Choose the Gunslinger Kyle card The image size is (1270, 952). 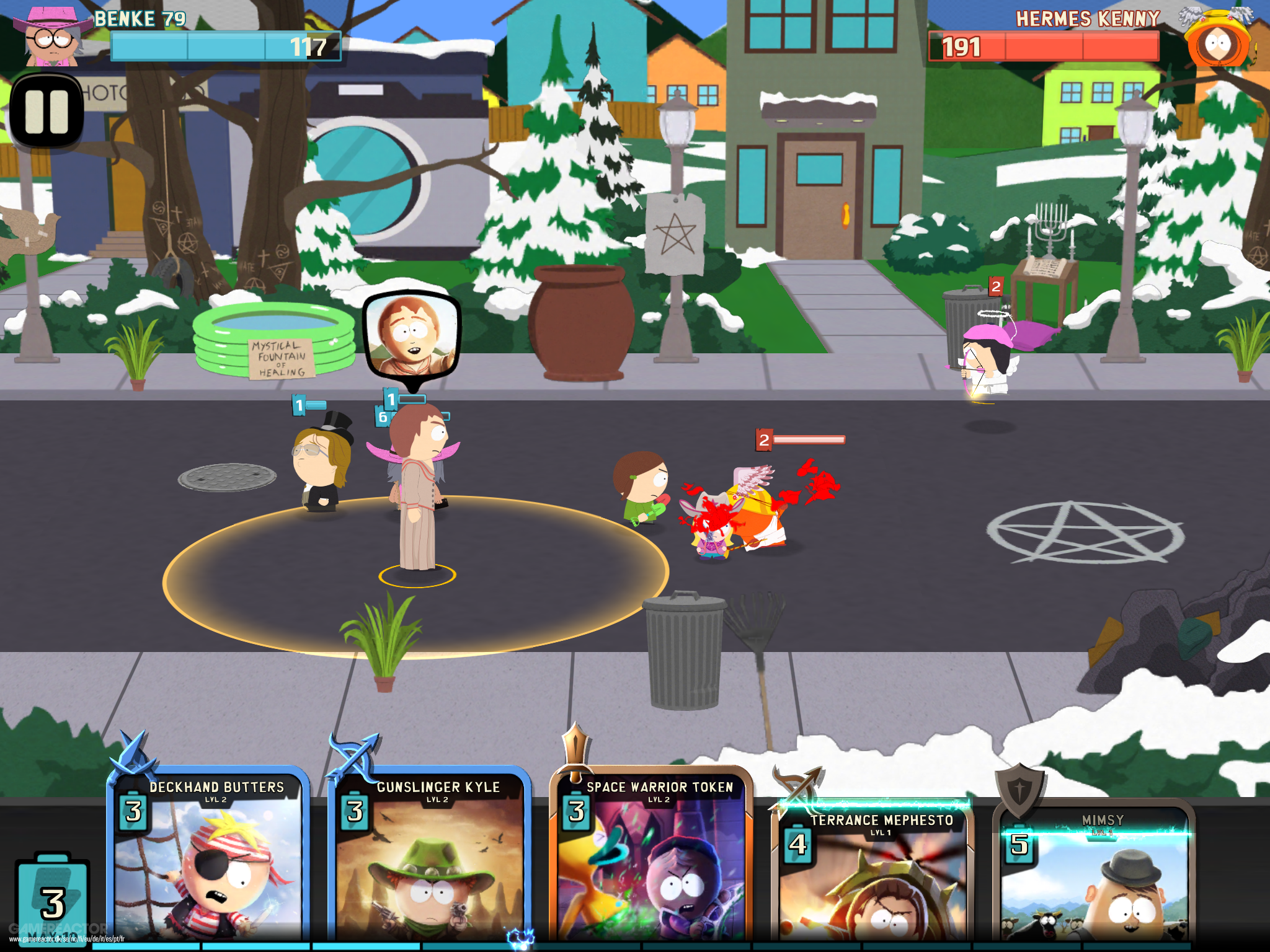tap(429, 862)
